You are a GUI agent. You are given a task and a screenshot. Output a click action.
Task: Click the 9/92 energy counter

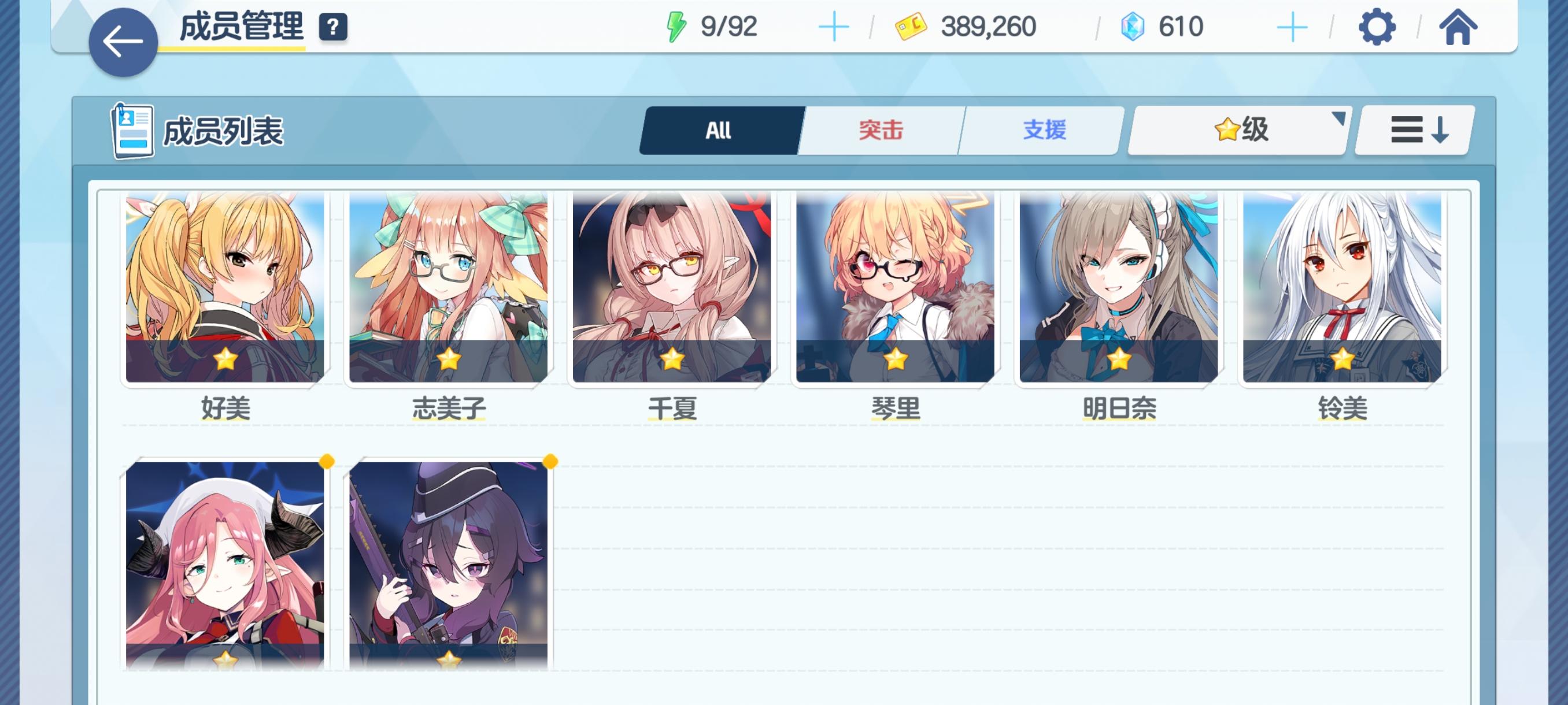[x=728, y=25]
